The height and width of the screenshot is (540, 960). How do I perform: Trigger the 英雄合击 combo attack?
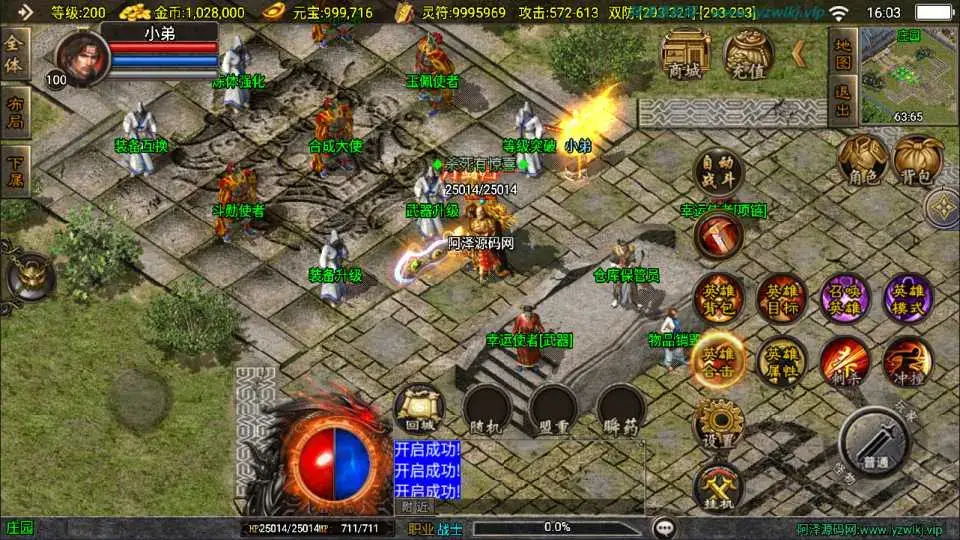tap(718, 362)
